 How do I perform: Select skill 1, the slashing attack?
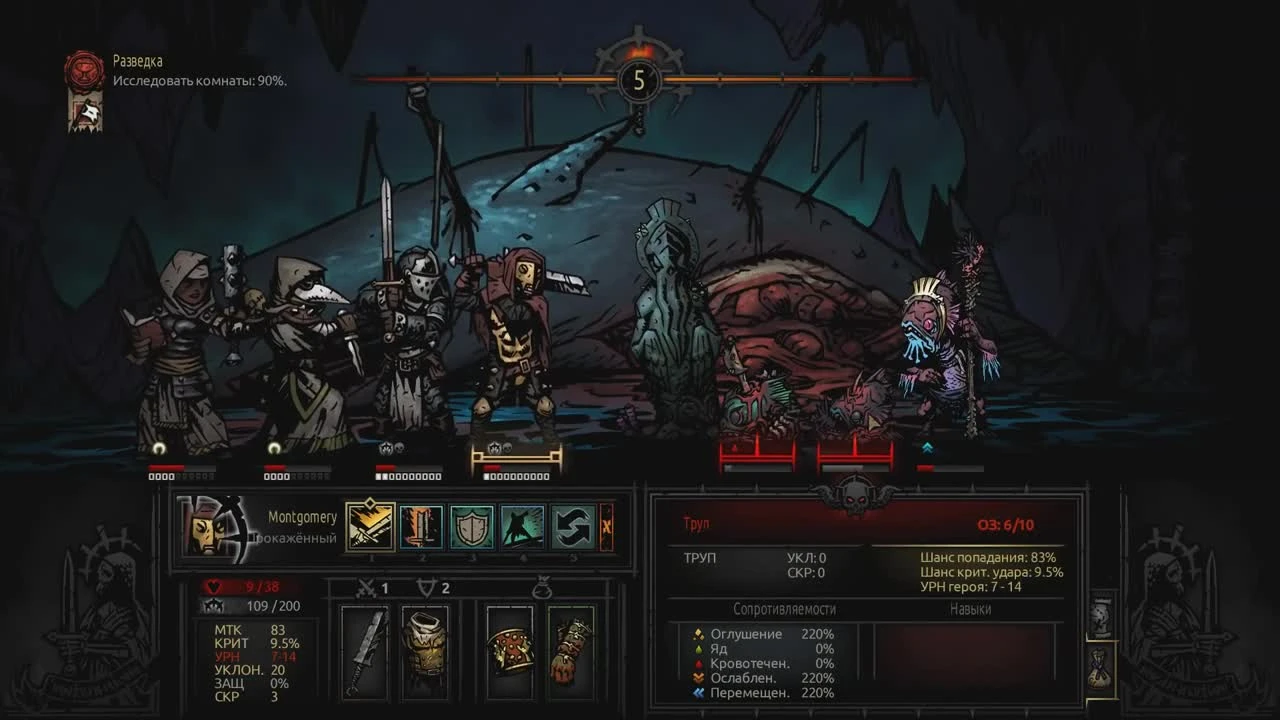(369, 526)
